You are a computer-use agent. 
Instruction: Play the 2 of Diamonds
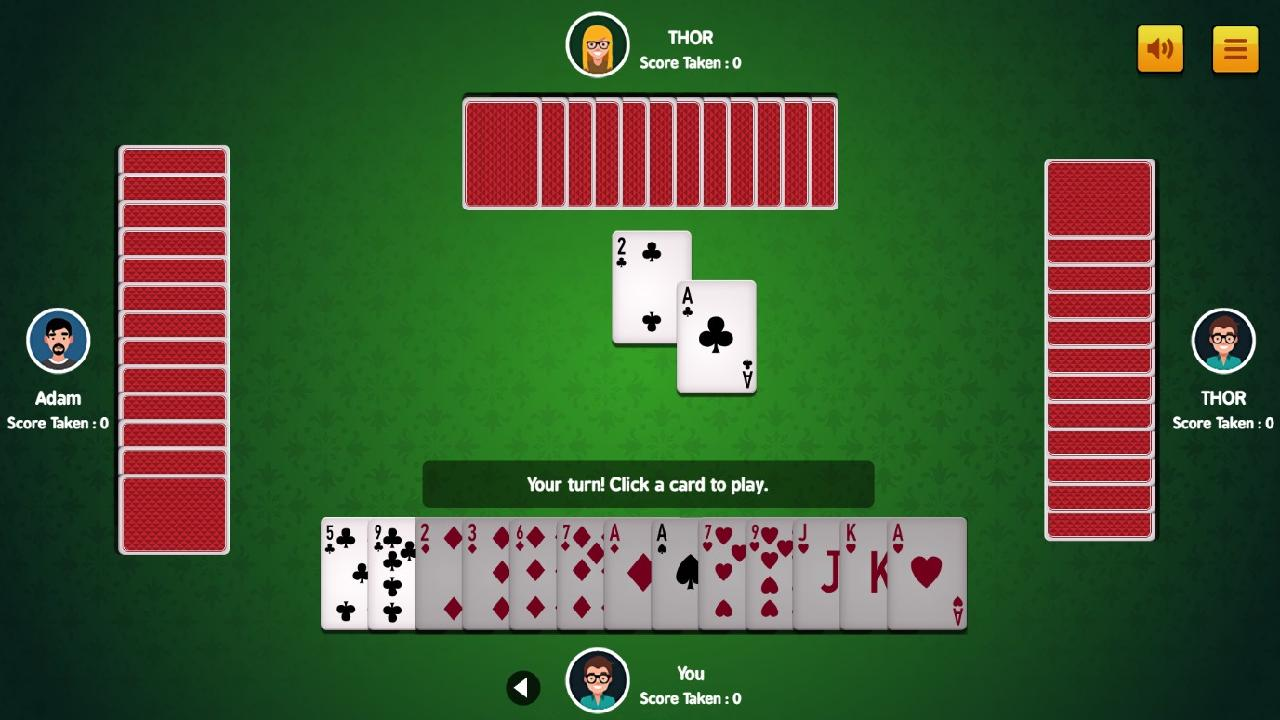coord(440,575)
